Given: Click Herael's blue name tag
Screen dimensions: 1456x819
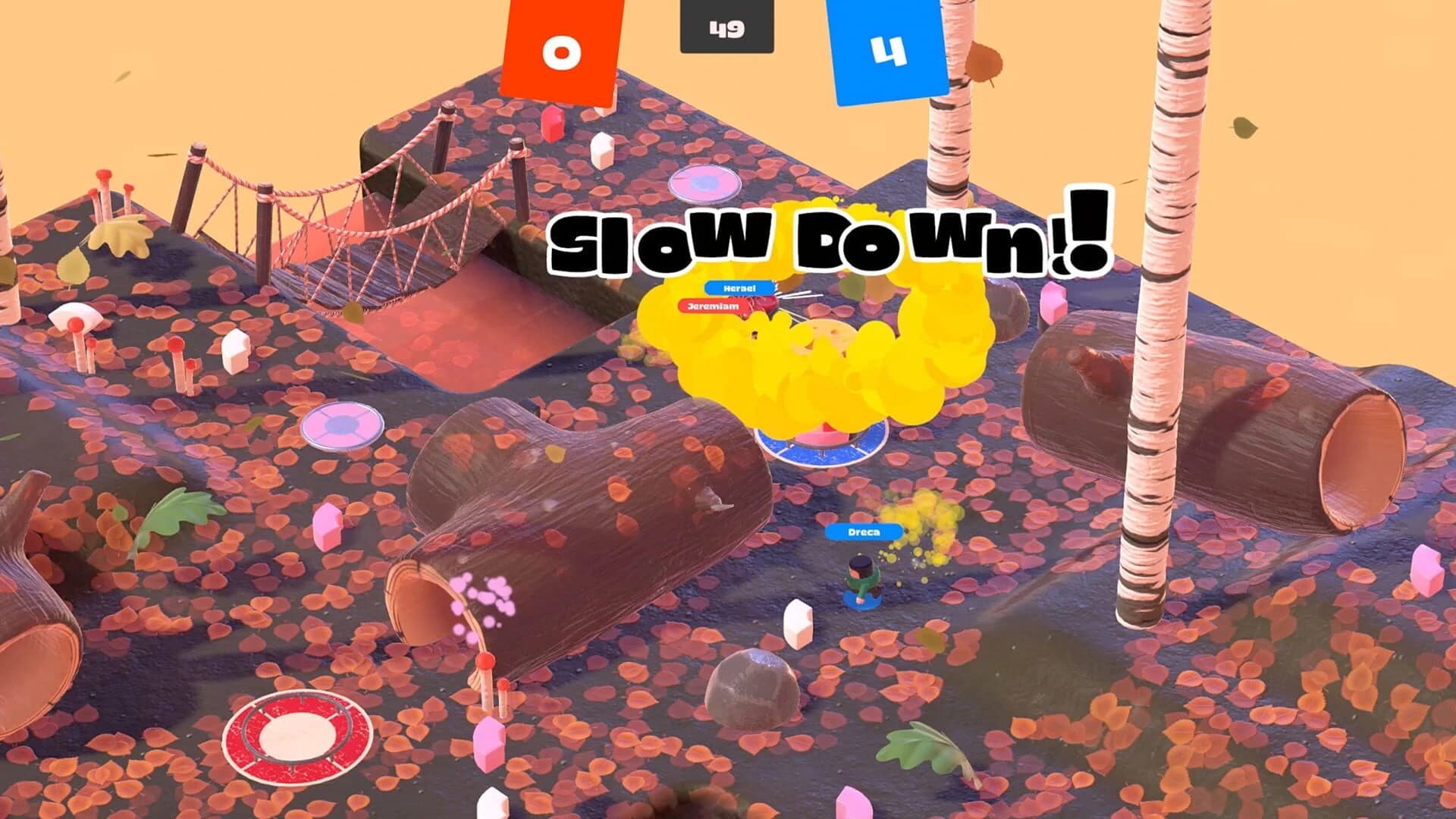Looking at the screenshot, I should [738, 289].
